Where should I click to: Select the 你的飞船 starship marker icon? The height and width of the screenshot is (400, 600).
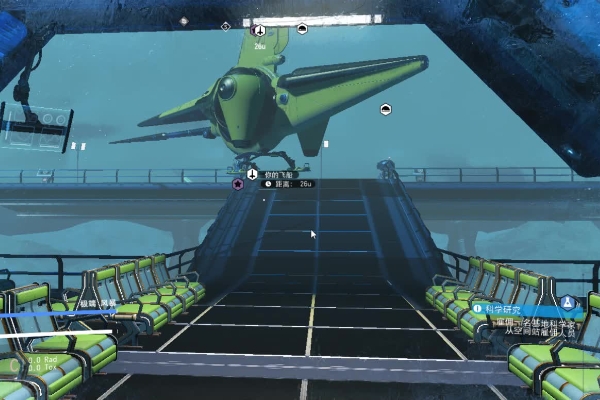253,173
